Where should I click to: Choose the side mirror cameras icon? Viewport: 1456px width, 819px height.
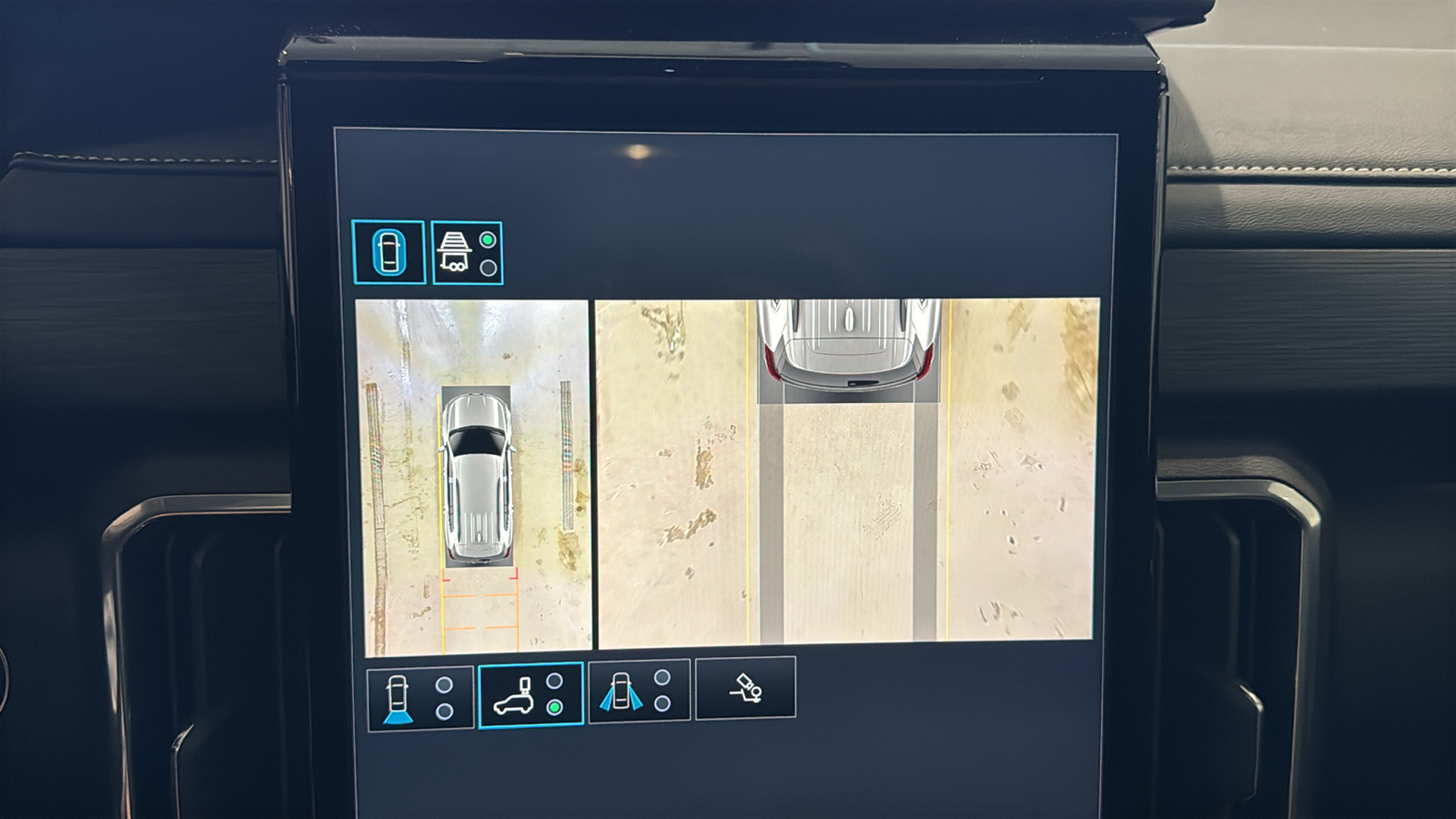coord(622,693)
